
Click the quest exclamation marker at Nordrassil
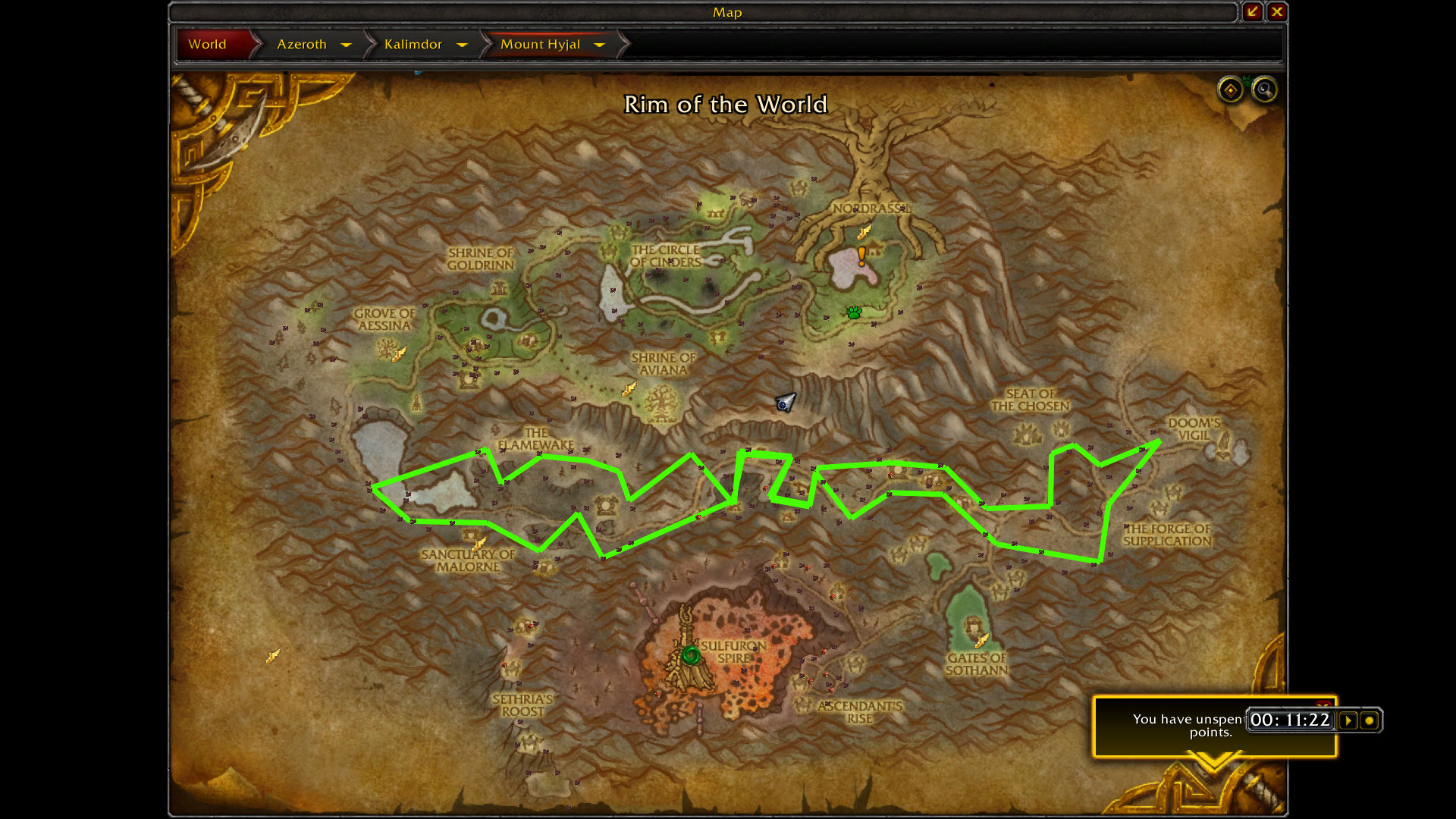(x=861, y=256)
